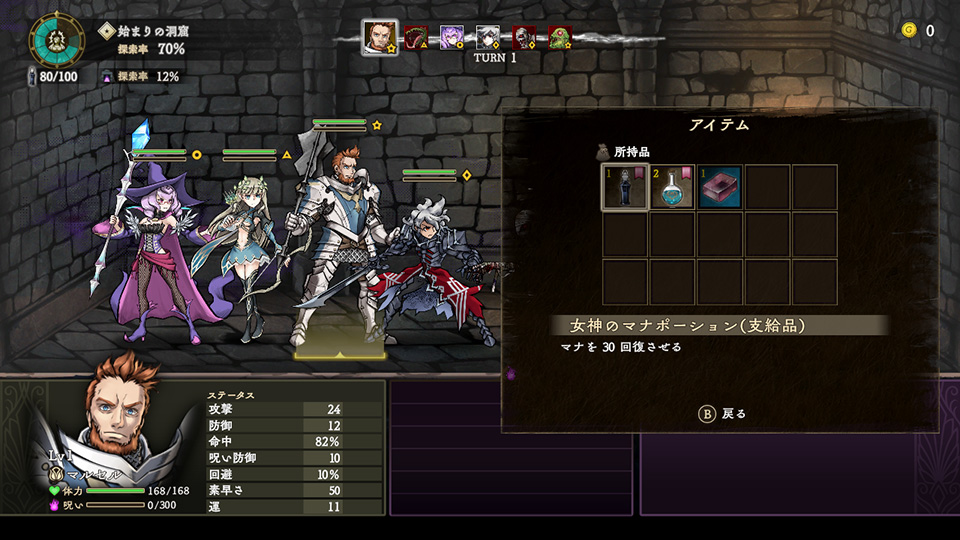Click the 所持品 inventory bag icon
The width and height of the screenshot is (960, 540).
(x=603, y=152)
